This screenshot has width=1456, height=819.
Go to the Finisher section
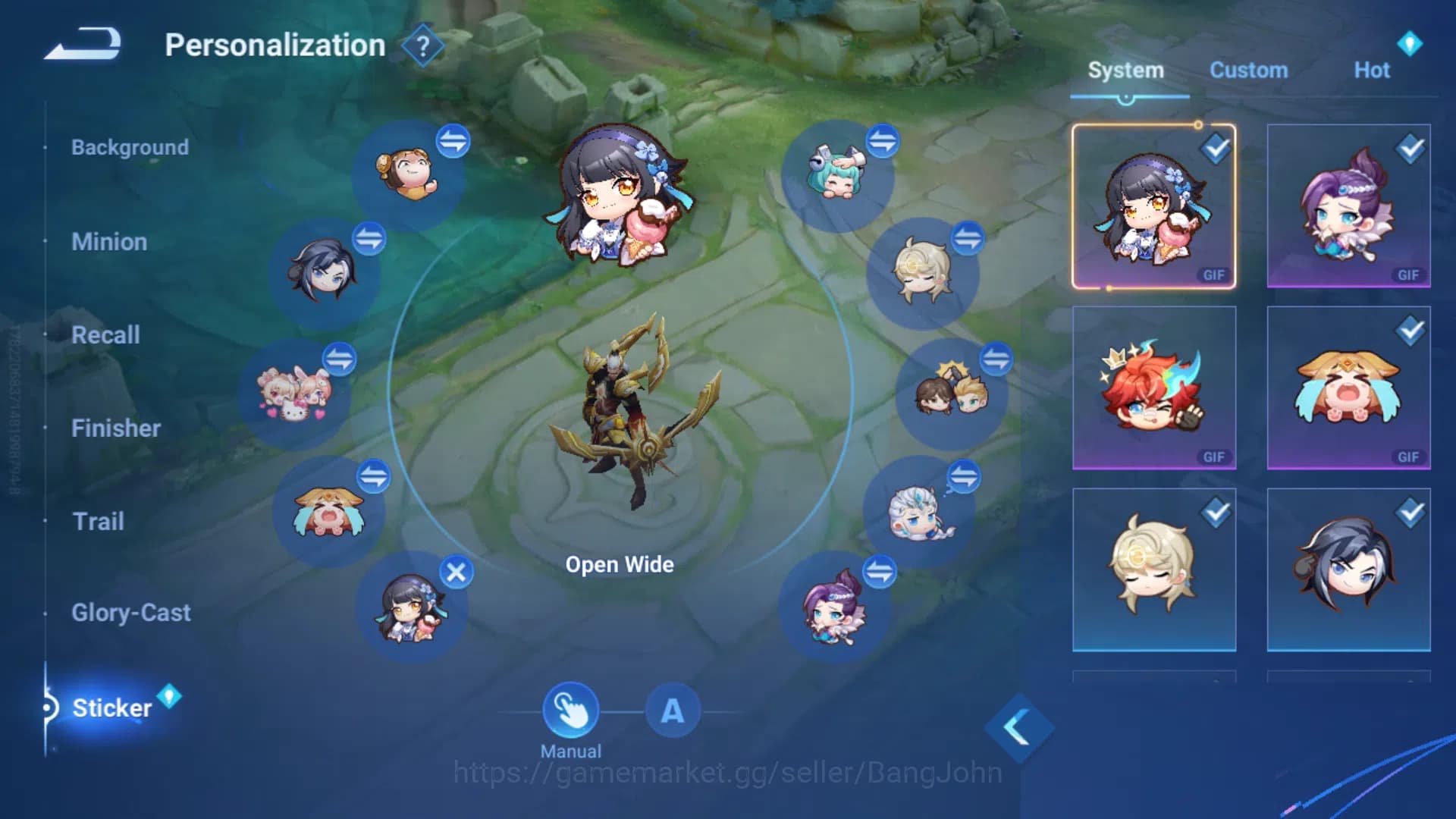116,428
